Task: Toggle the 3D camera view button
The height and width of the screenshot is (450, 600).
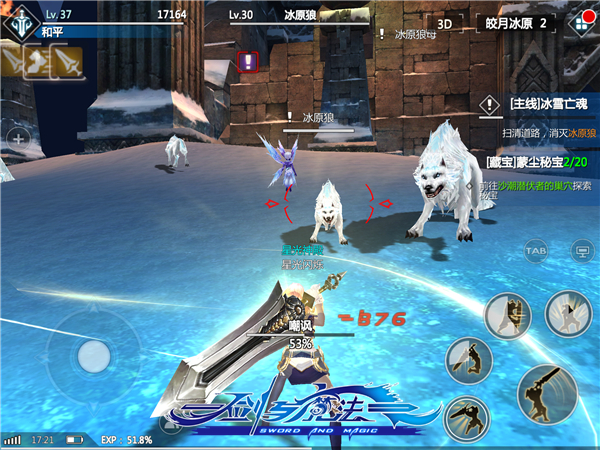Action: 445,23
